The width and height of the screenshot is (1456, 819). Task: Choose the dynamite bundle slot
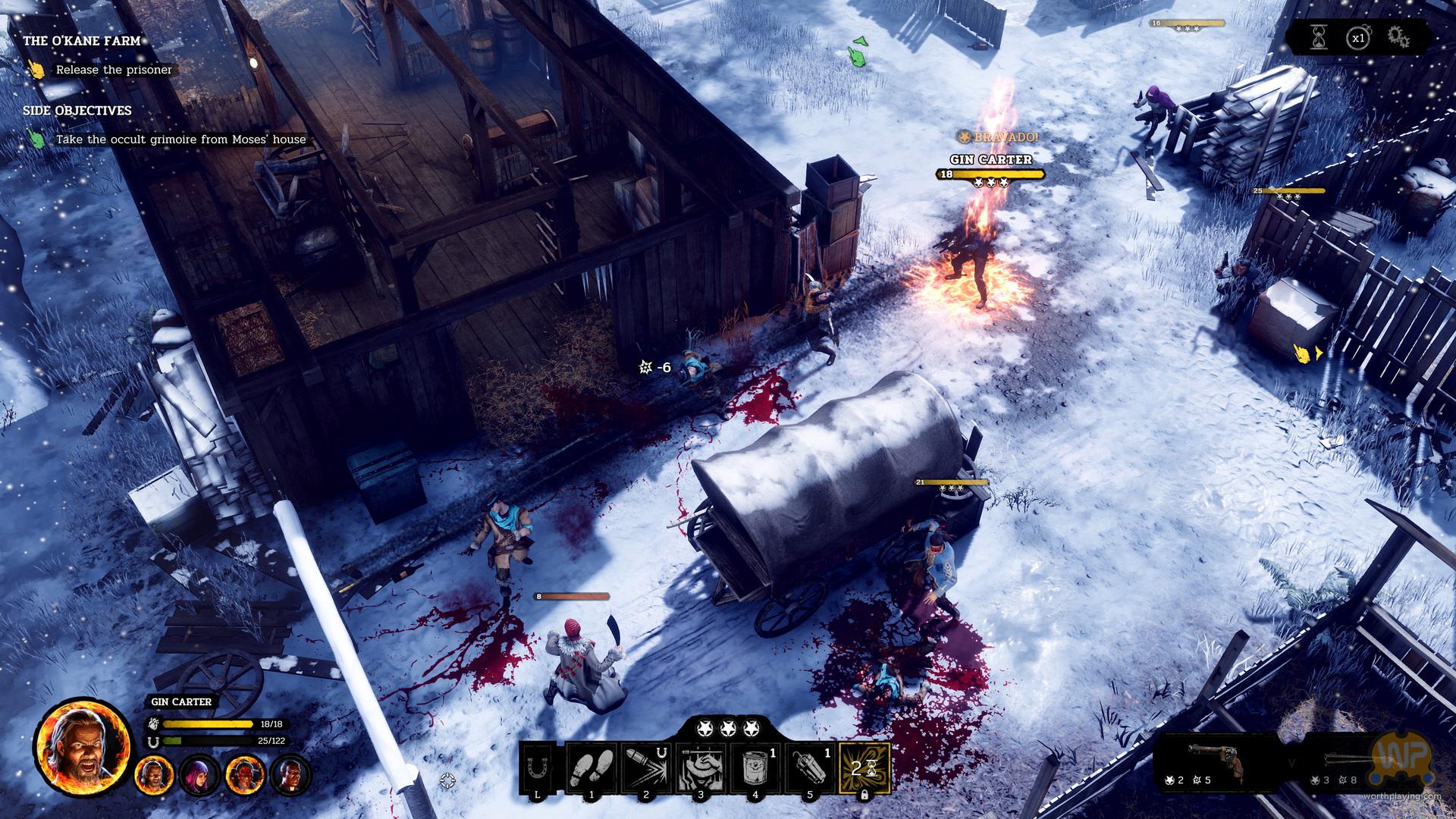click(x=810, y=768)
